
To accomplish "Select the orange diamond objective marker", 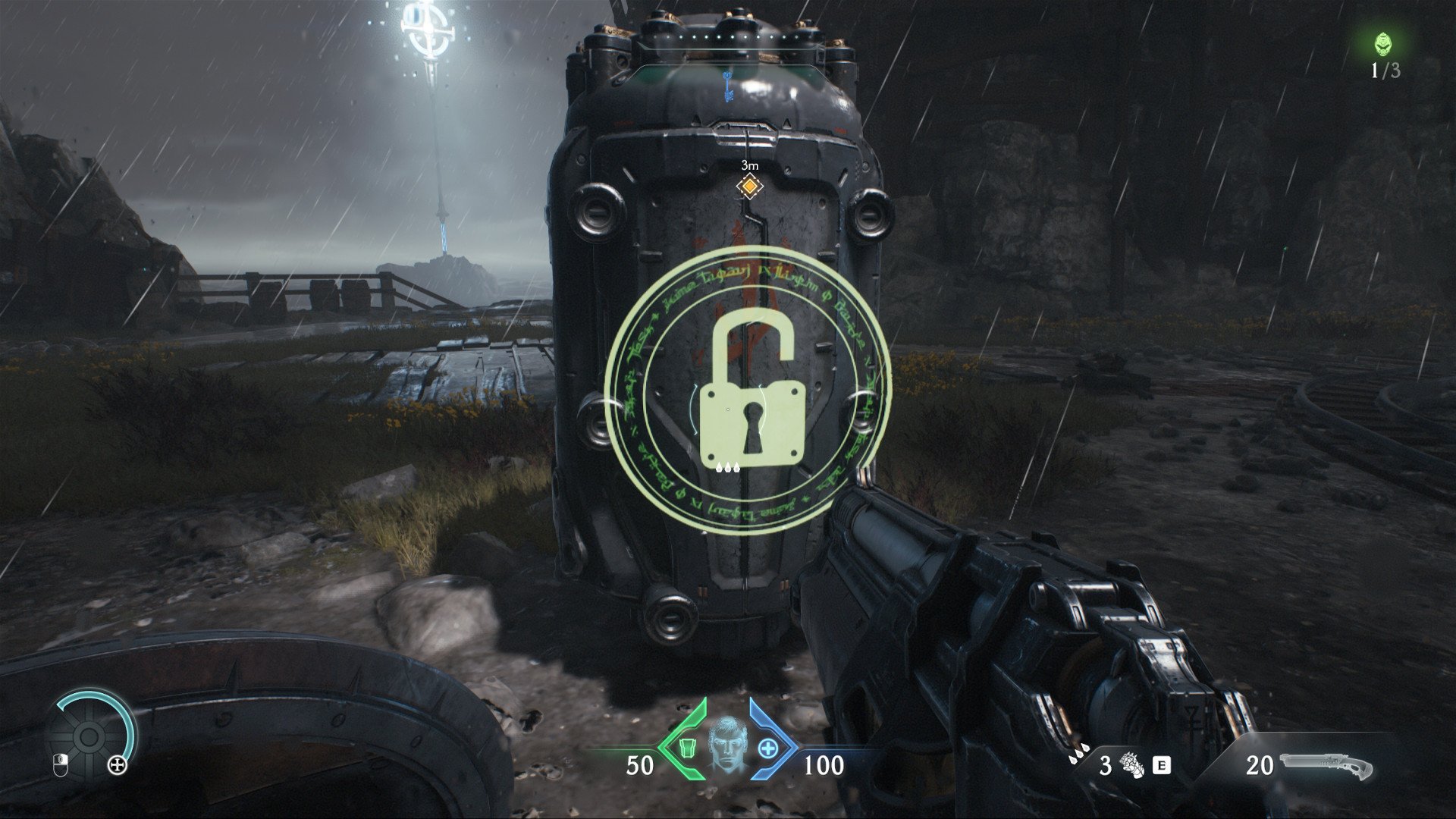I will coord(749,186).
